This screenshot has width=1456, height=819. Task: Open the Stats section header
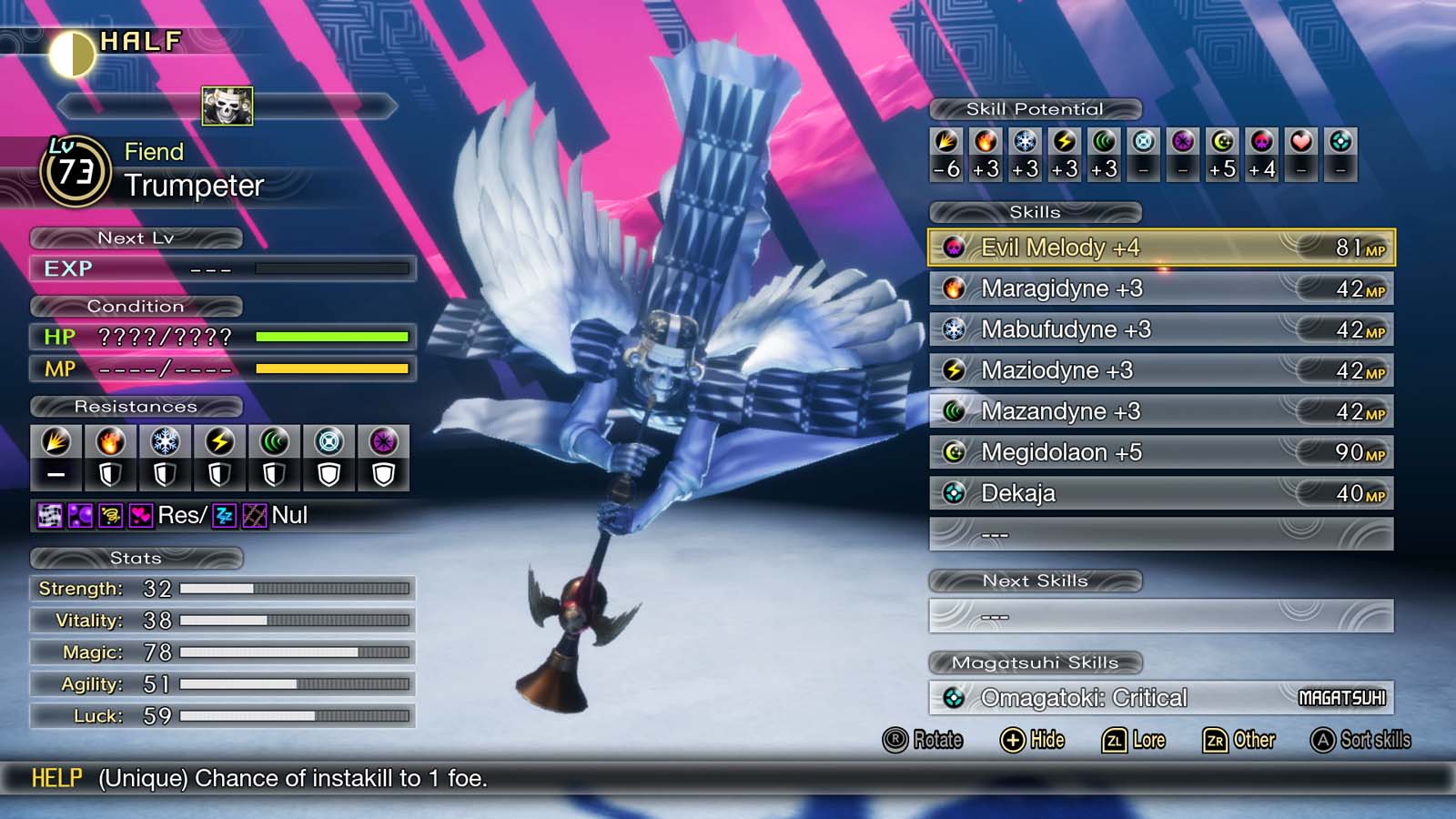(136, 559)
